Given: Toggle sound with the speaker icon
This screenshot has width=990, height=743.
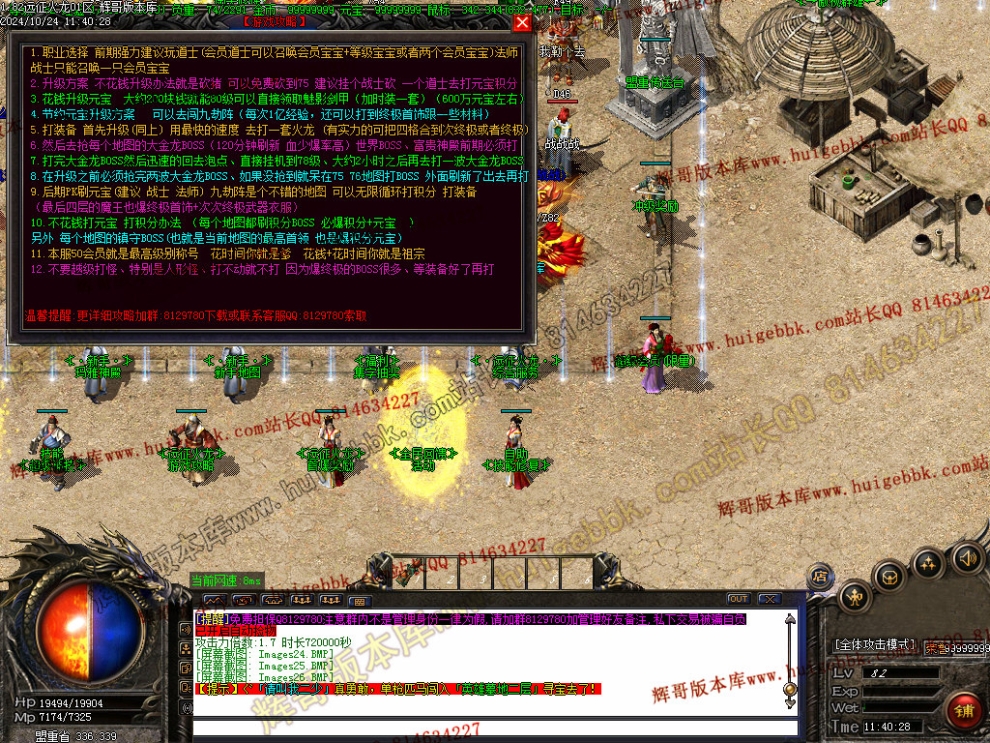Looking at the screenshot, I should [x=966, y=558].
